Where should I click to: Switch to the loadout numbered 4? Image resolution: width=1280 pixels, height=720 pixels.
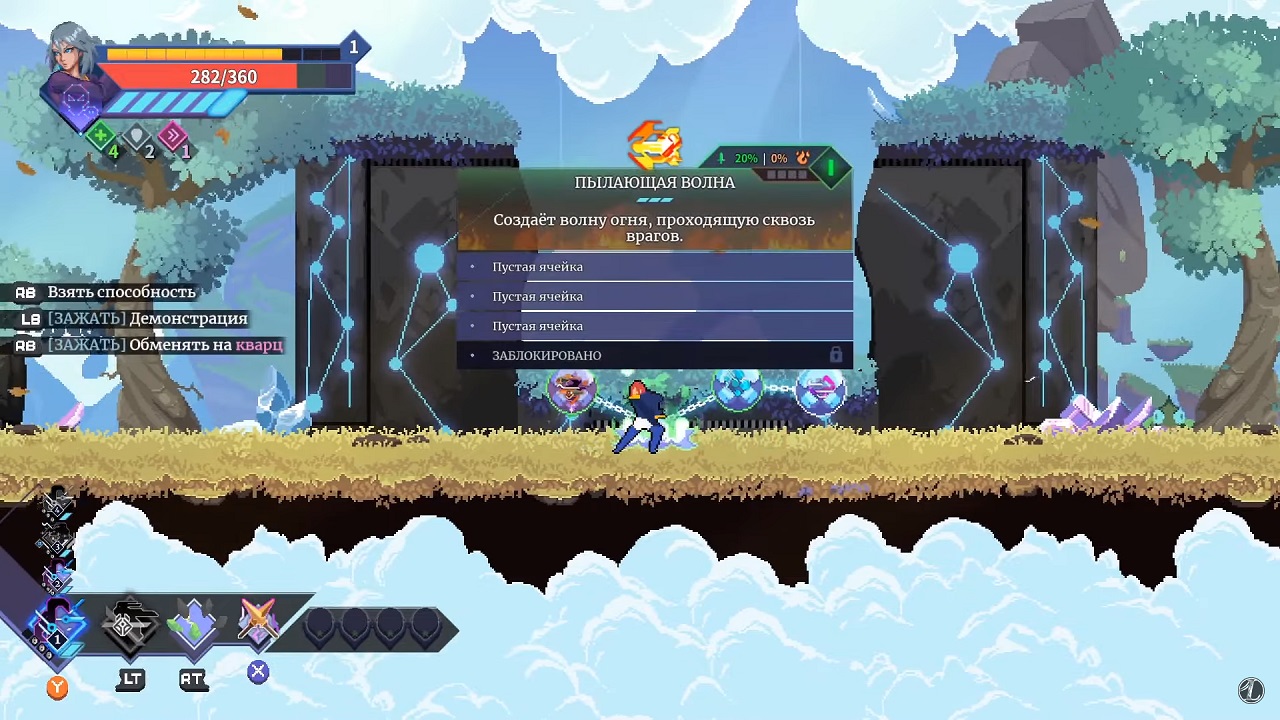coord(55,503)
